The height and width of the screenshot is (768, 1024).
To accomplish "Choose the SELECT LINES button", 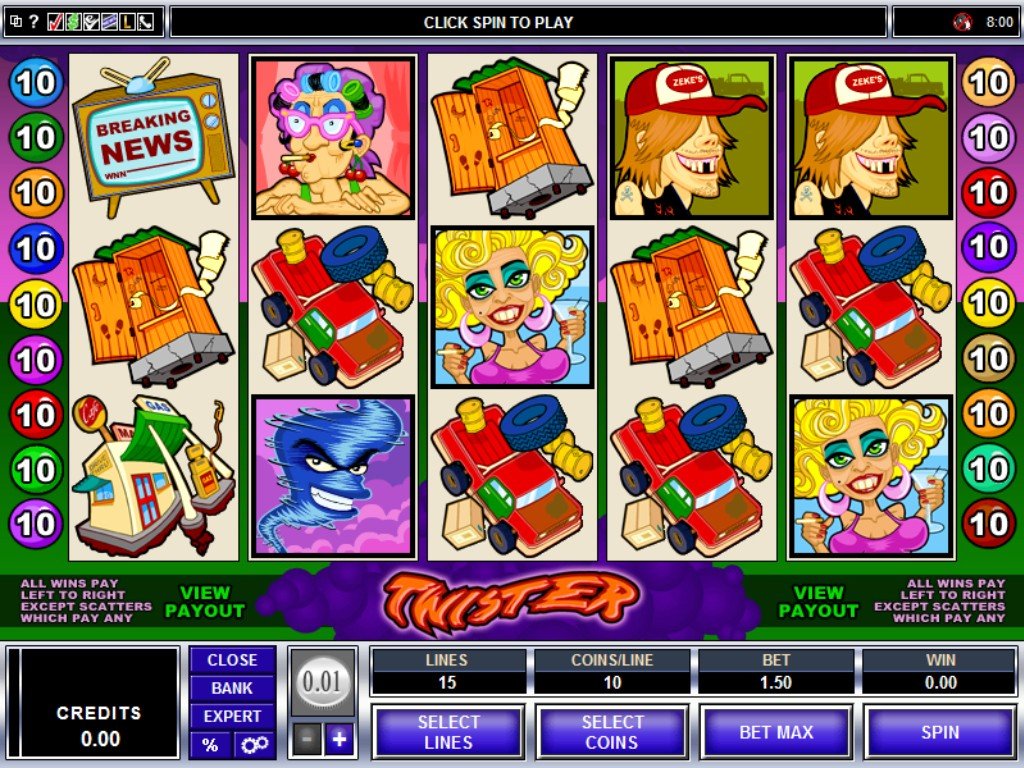I will (x=448, y=732).
